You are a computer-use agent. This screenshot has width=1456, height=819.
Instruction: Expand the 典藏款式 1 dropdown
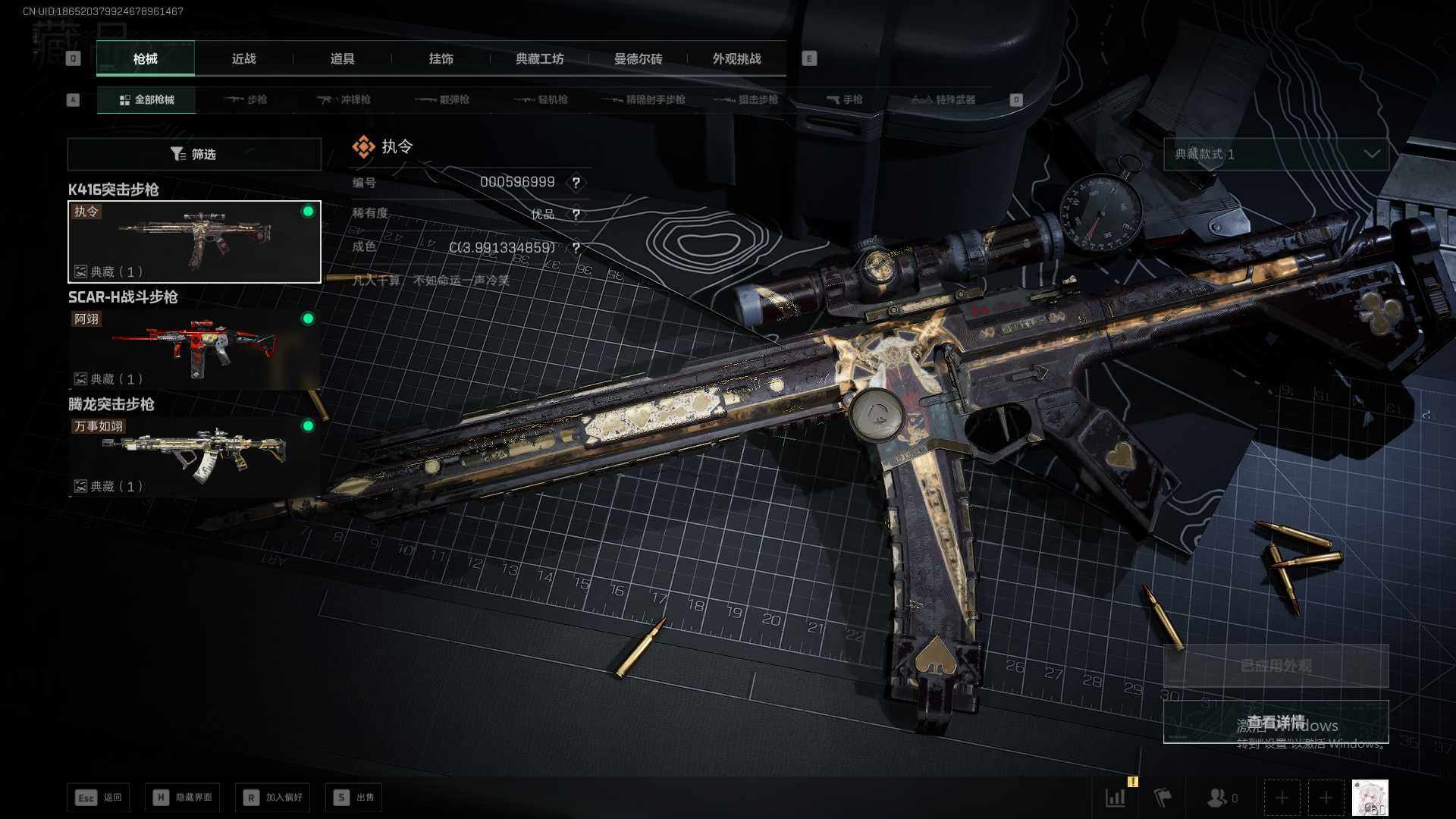point(1276,155)
